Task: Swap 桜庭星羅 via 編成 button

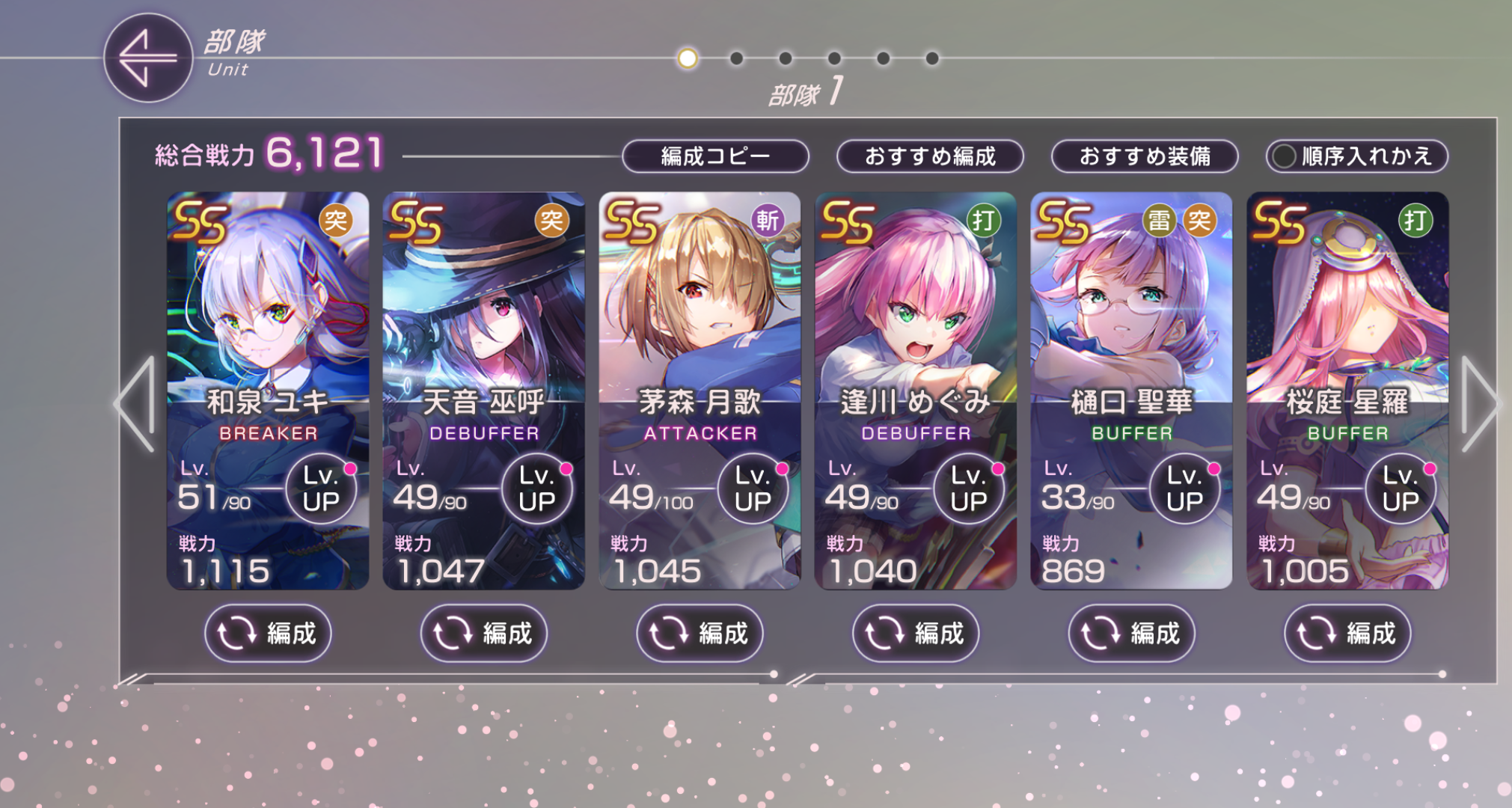Action: 1347,634
